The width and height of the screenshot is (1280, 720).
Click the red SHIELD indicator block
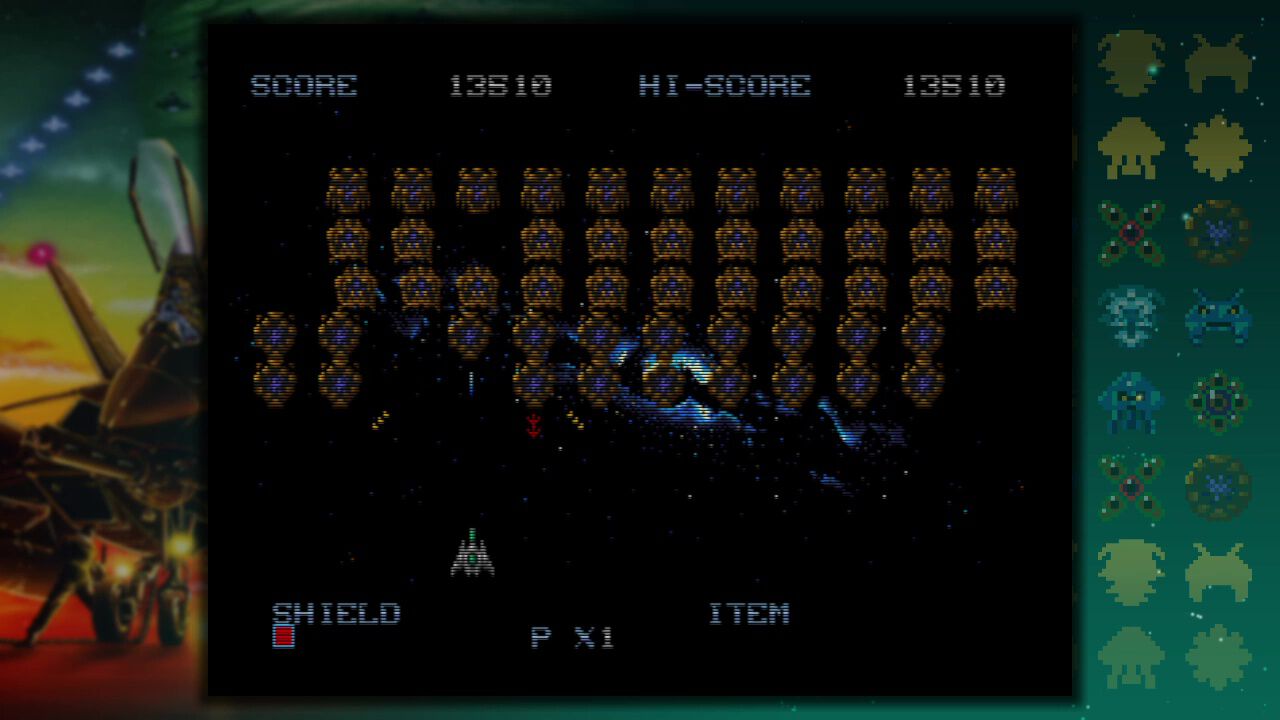(283, 637)
